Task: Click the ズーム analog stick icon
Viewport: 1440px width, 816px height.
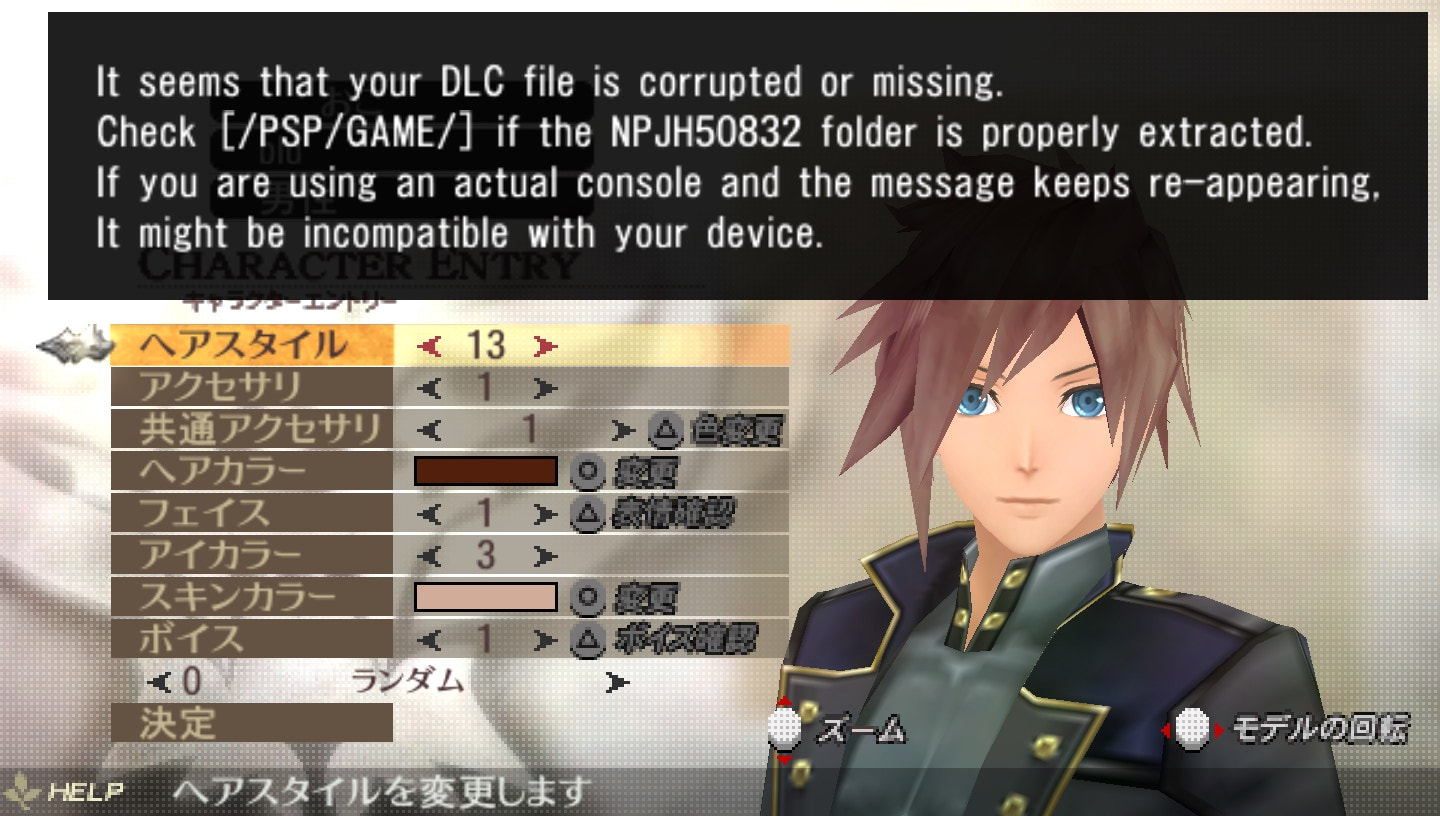Action: pyautogui.click(x=786, y=731)
